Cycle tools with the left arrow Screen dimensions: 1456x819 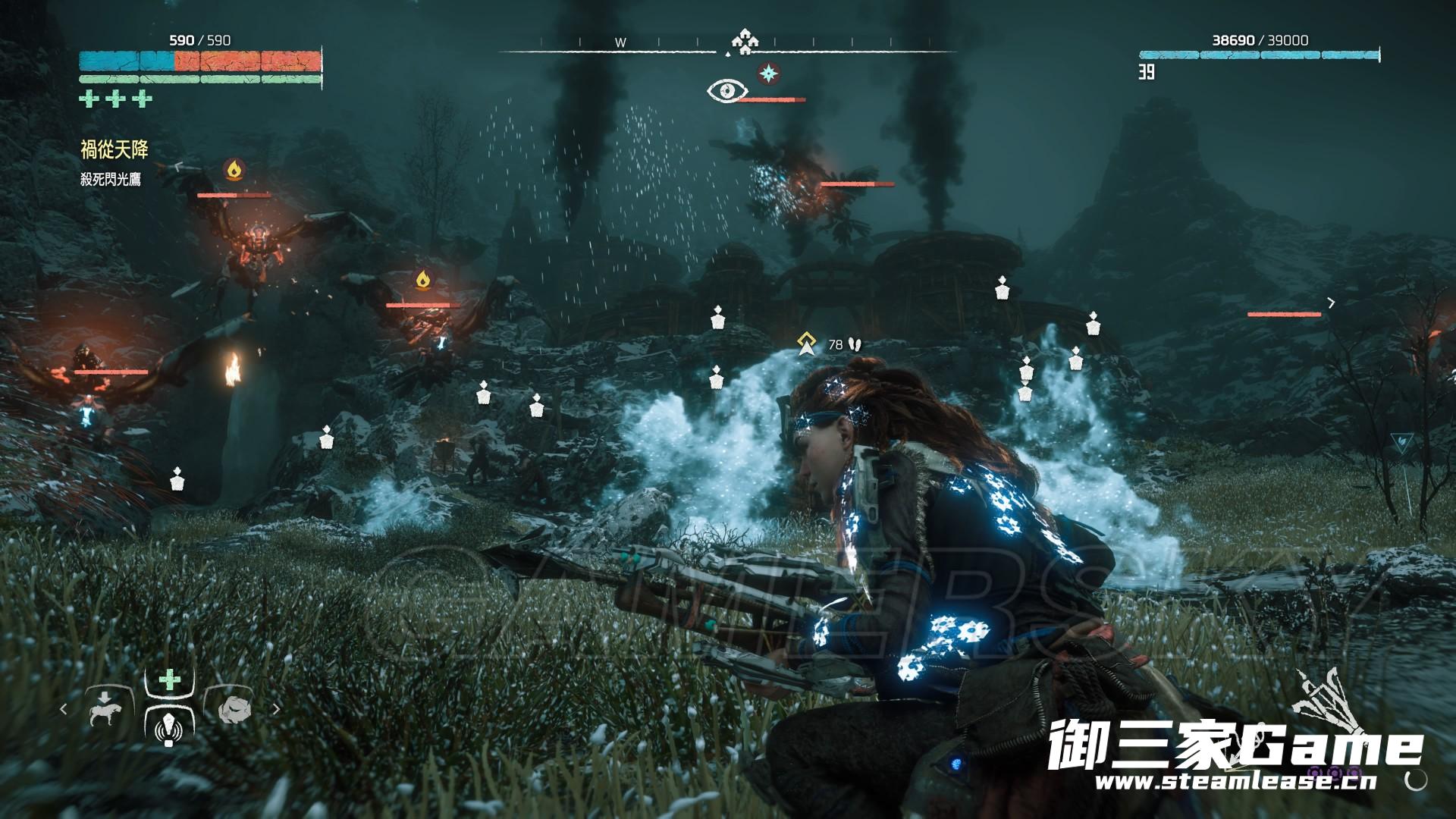[x=64, y=710]
